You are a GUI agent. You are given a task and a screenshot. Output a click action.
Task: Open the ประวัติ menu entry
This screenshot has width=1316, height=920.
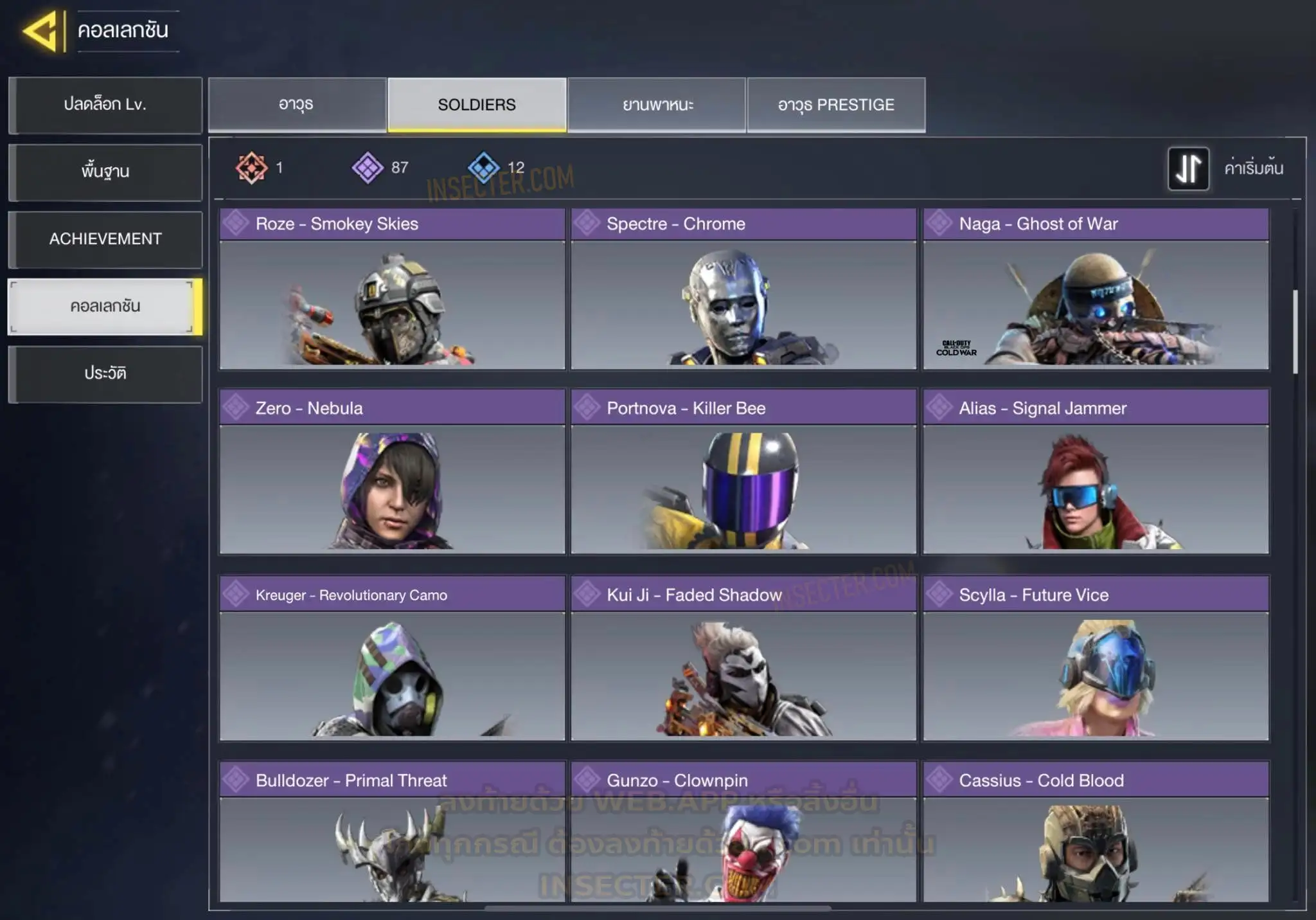coord(105,374)
